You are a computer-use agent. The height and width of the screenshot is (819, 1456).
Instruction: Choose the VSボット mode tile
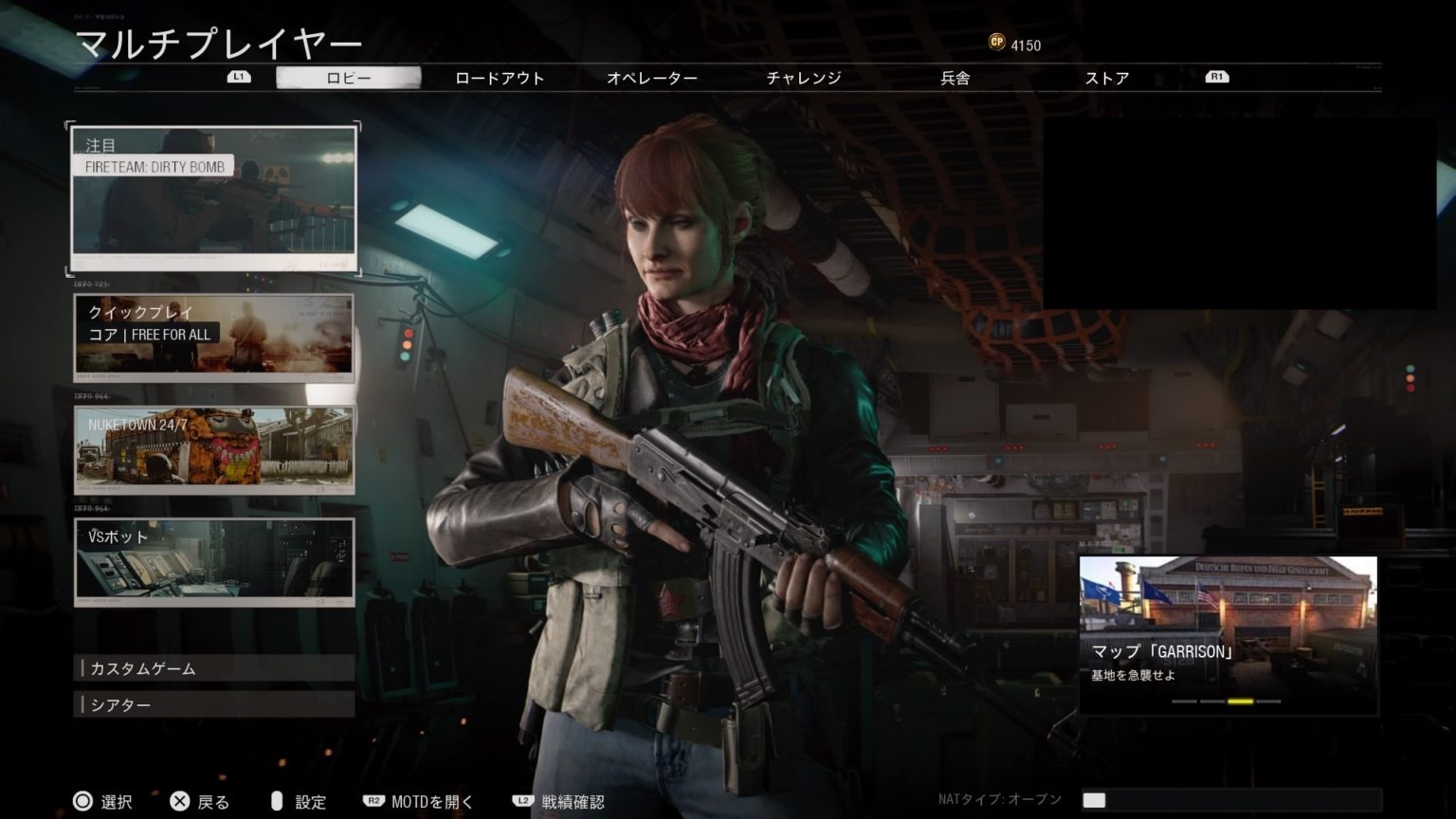pyautogui.click(x=214, y=561)
